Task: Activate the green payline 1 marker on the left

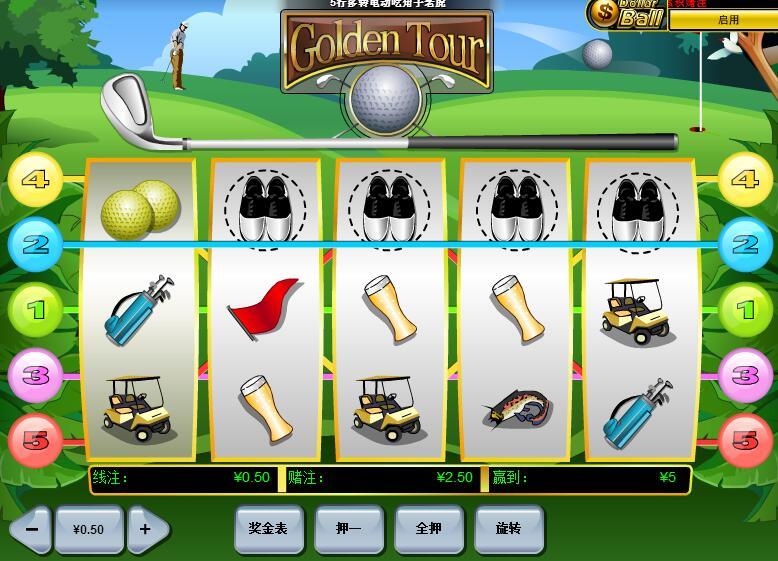Action: (x=35, y=310)
